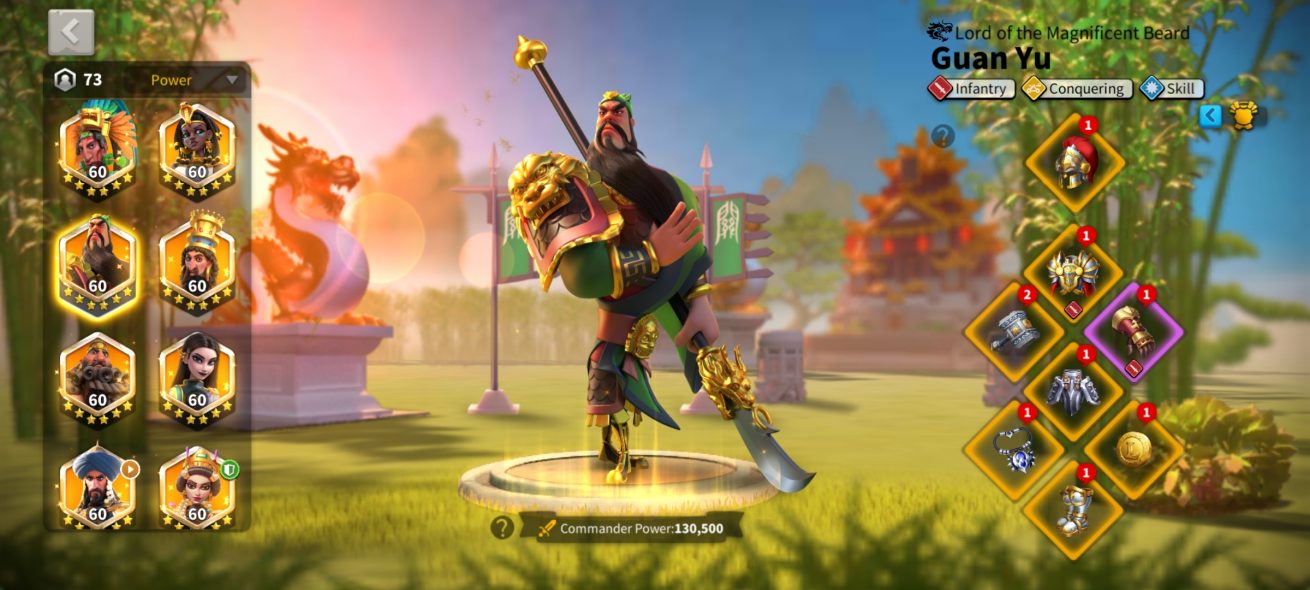Select the war hammer weapon slot
The width and height of the screenshot is (1310, 590).
(x=1013, y=331)
